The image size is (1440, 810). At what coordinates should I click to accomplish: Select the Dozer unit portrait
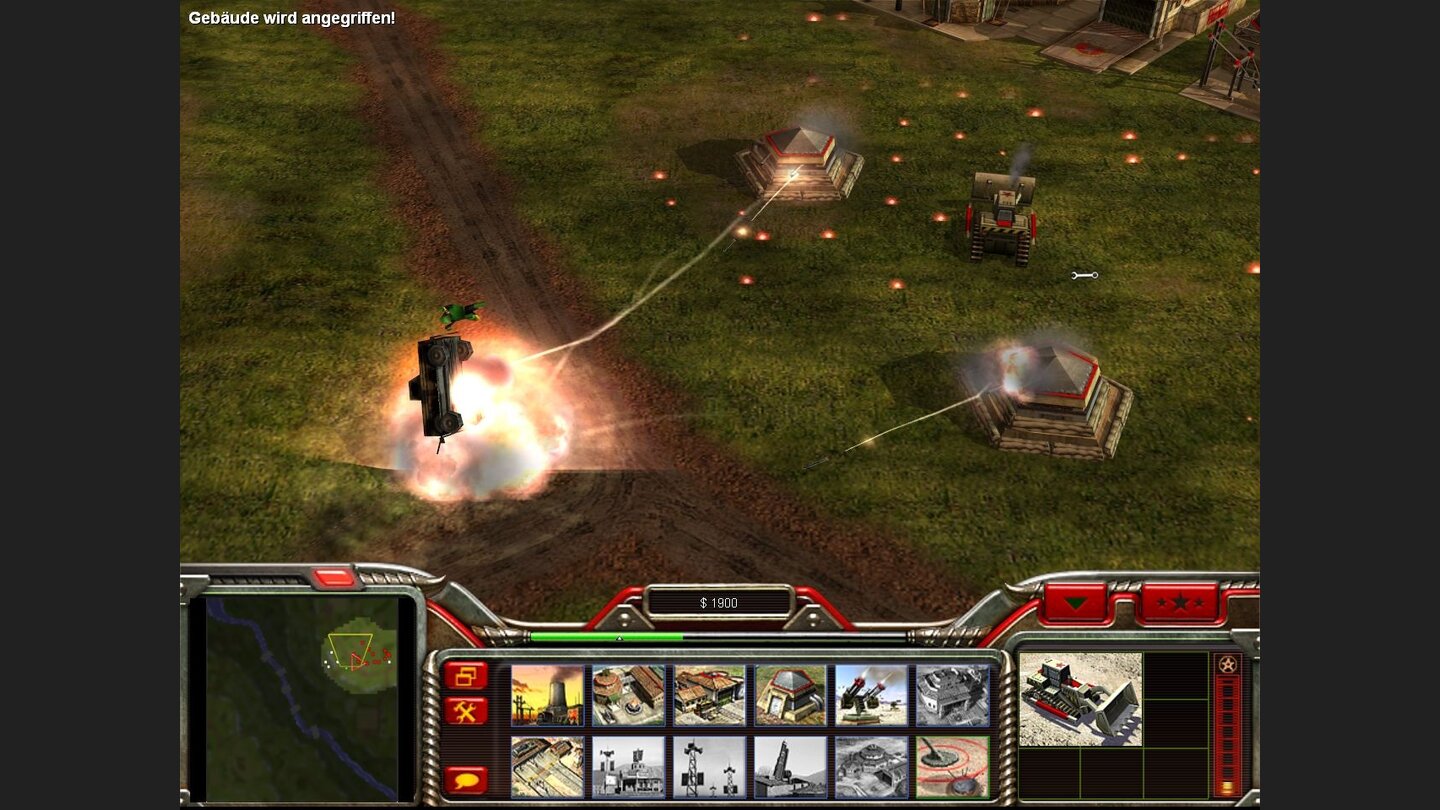coord(1082,700)
